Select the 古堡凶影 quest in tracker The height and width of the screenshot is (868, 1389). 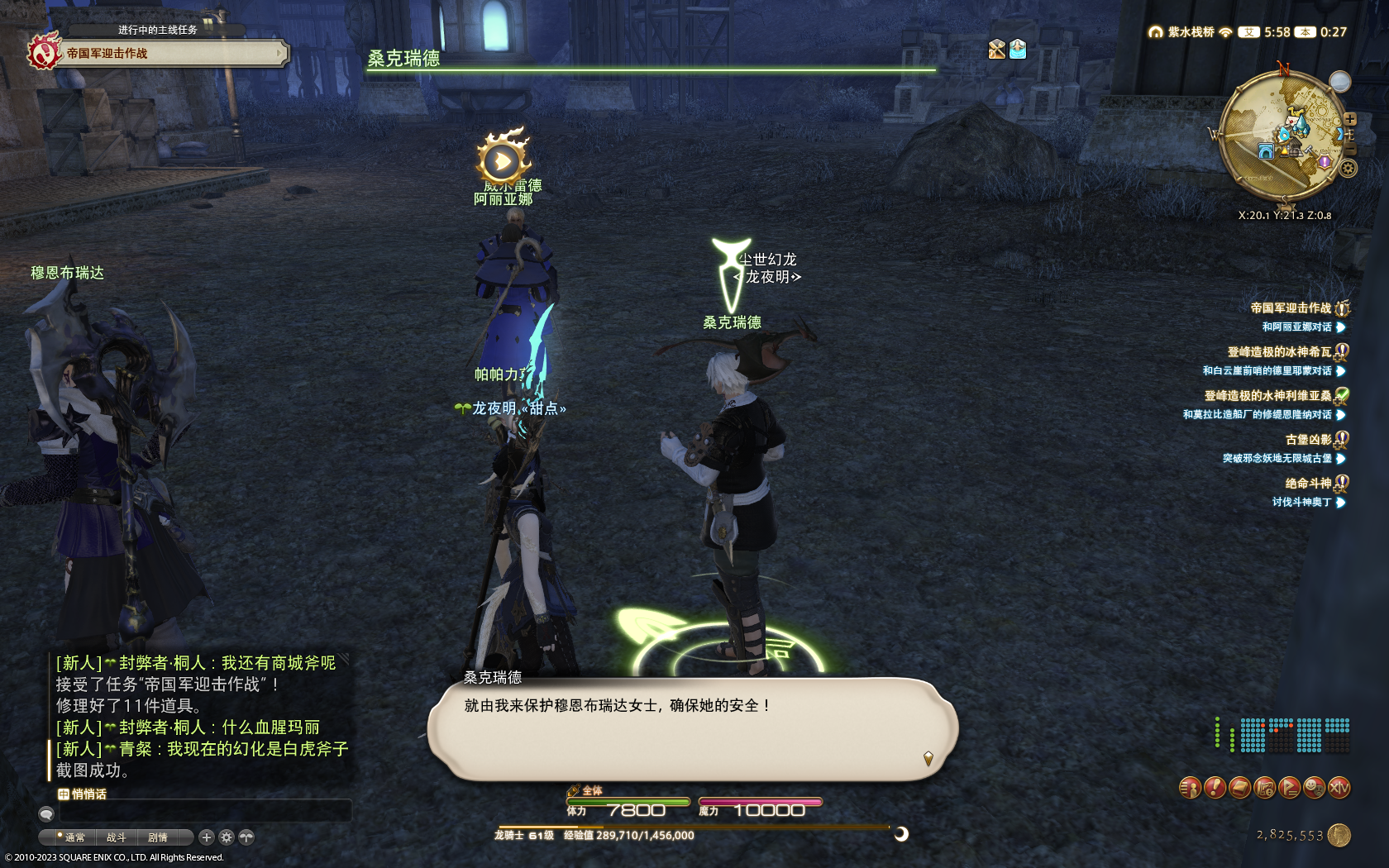click(x=1308, y=440)
